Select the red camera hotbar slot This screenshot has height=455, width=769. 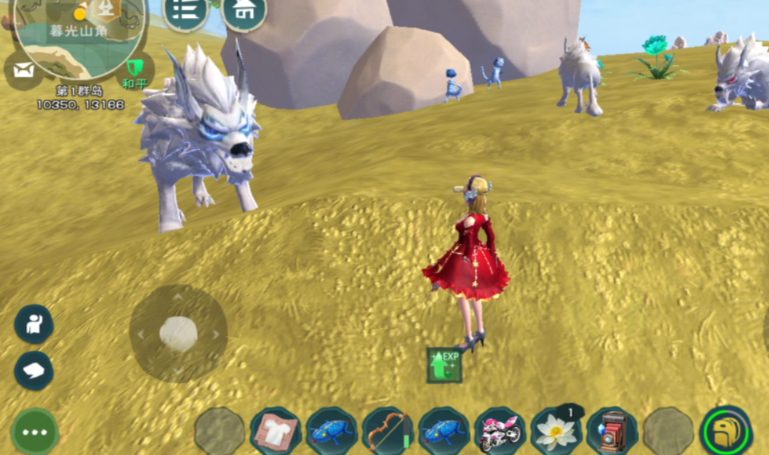[611, 432]
